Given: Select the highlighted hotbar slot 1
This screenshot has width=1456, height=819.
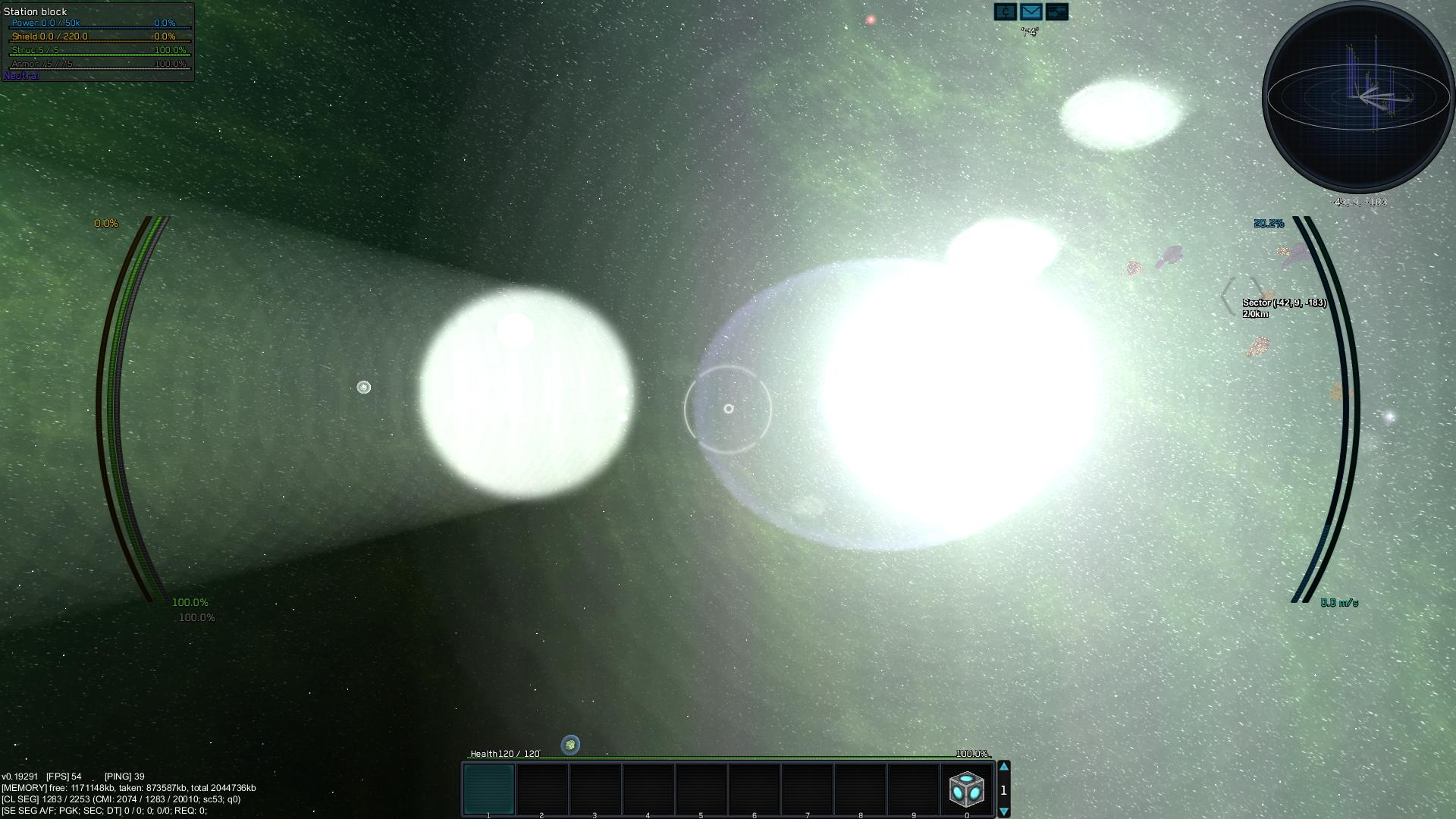Looking at the screenshot, I should coord(488,789).
